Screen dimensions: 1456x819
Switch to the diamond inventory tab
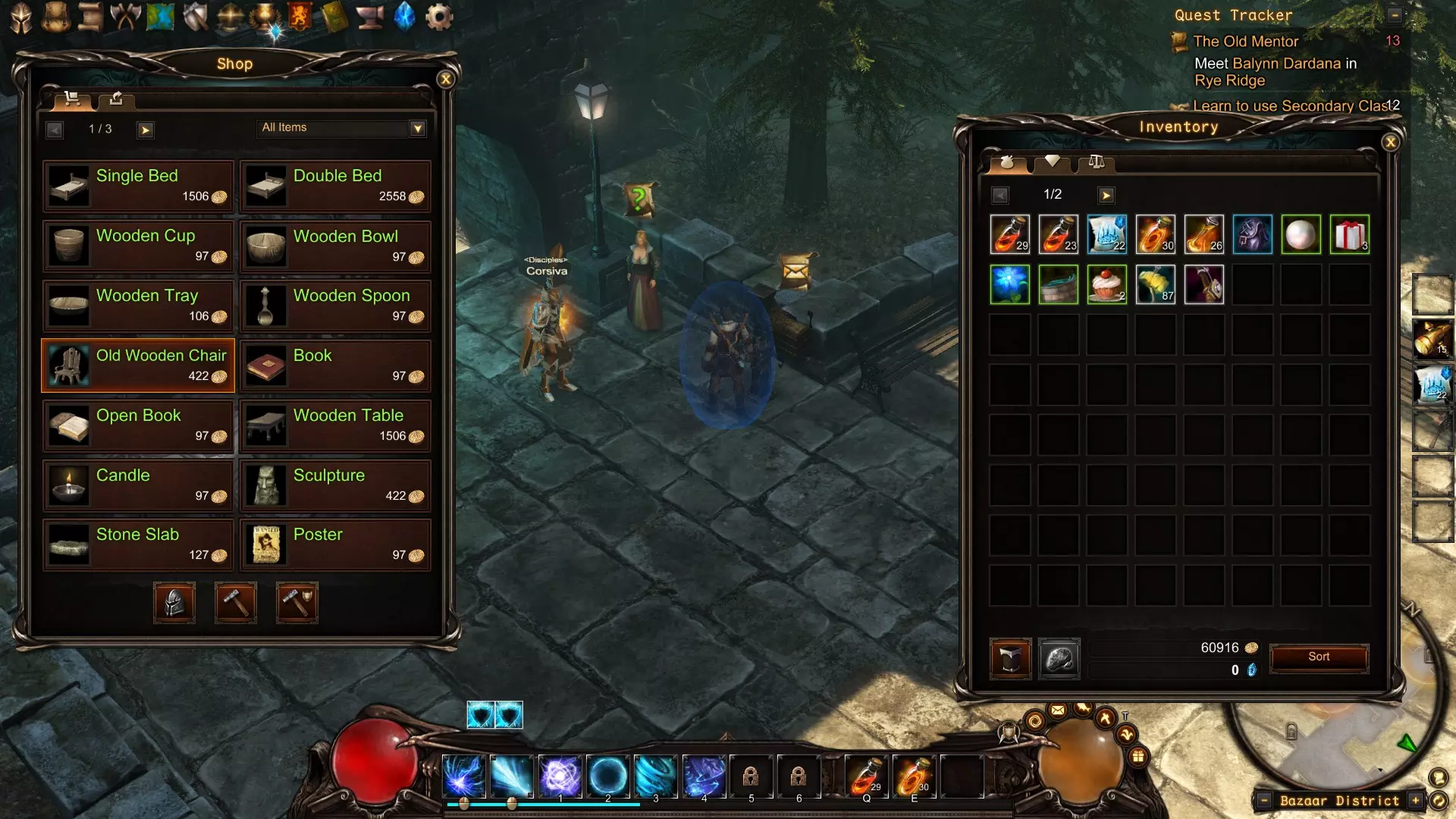coord(1052,162)
